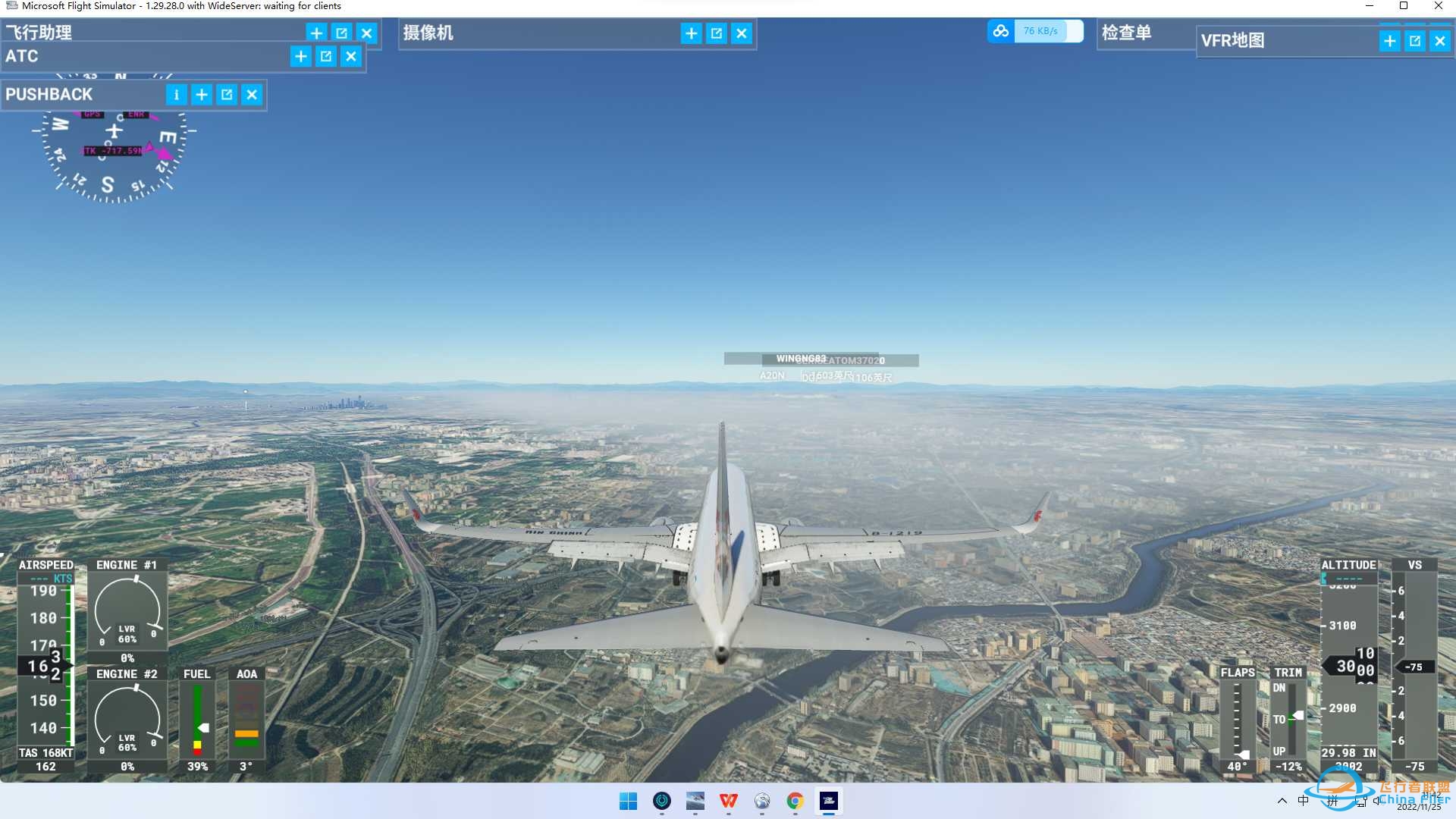Viewport: 1456px width, 819px height.
Task: Open the Windows Start menu
Action: 629,801
